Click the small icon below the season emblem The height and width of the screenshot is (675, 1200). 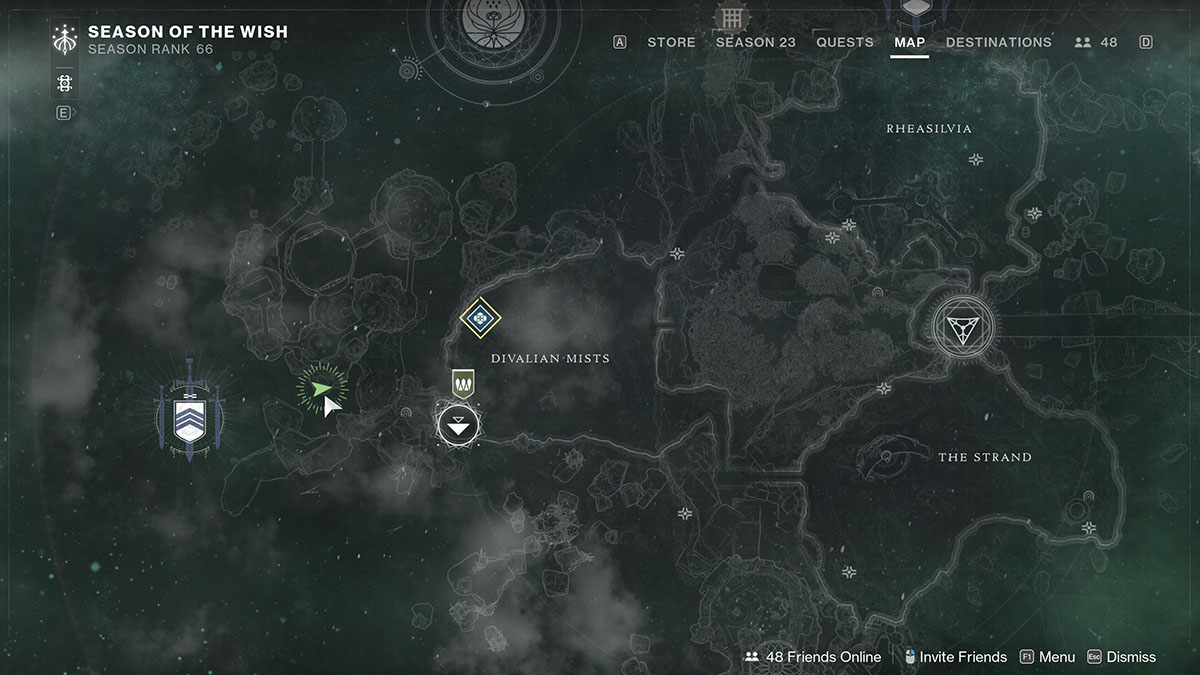(65, 83)
